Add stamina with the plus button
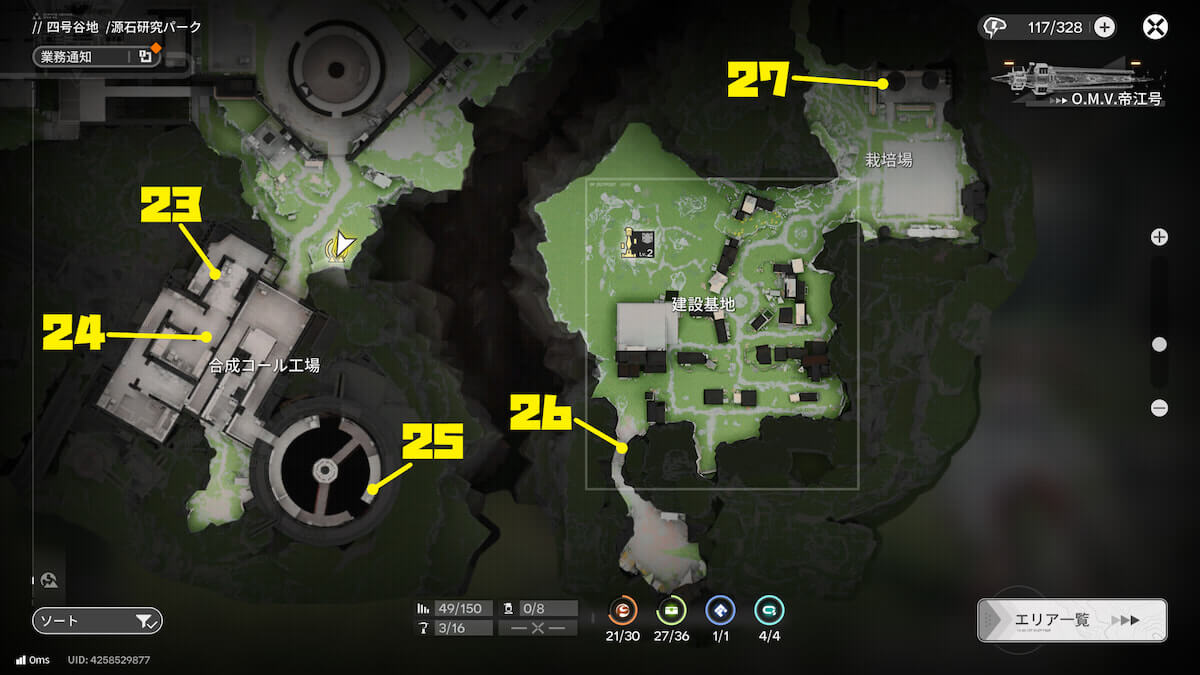Viewport: 1200px width, 675px height. [1104, 27]
